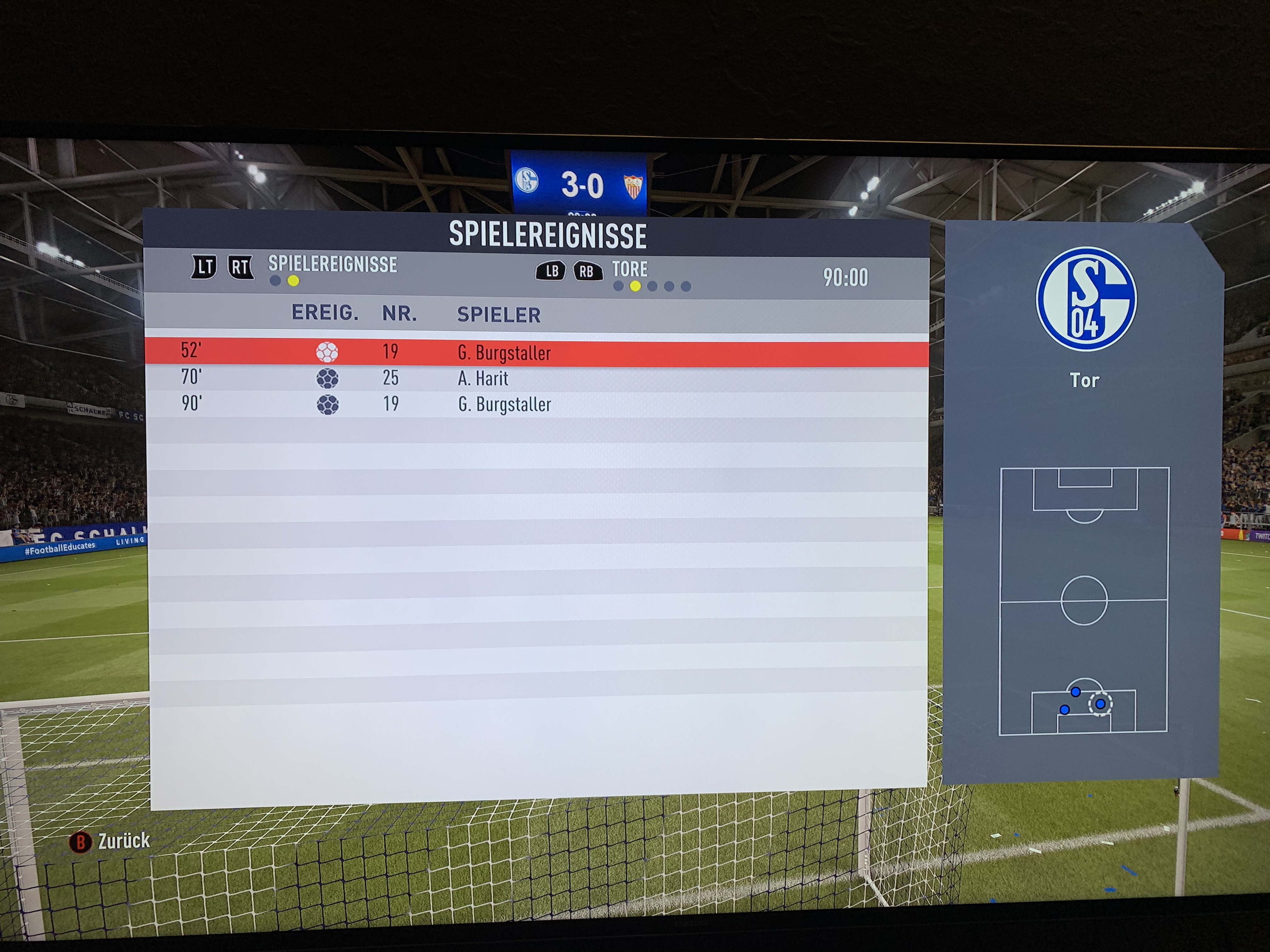
Task: Select the 90' G. Burgstaller goal row
Action: coord(536,404)
